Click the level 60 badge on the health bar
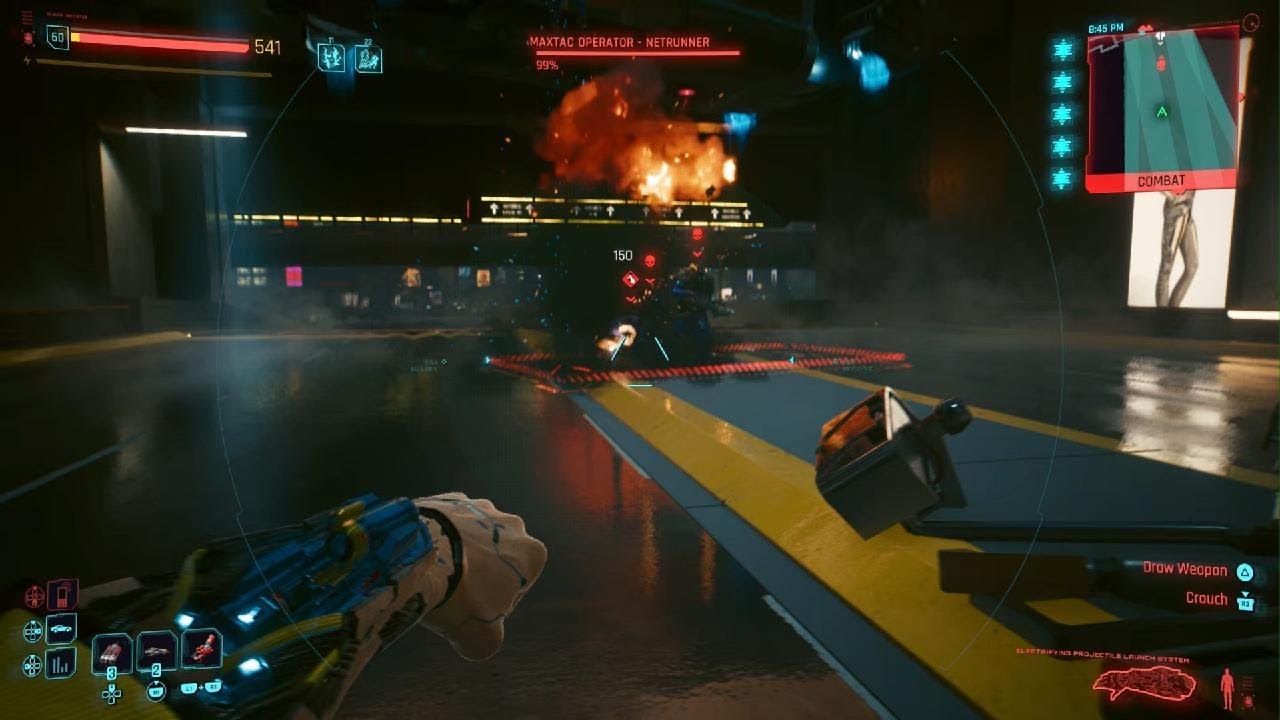This screenshot has width=1280, height=720. click(58, 40)
